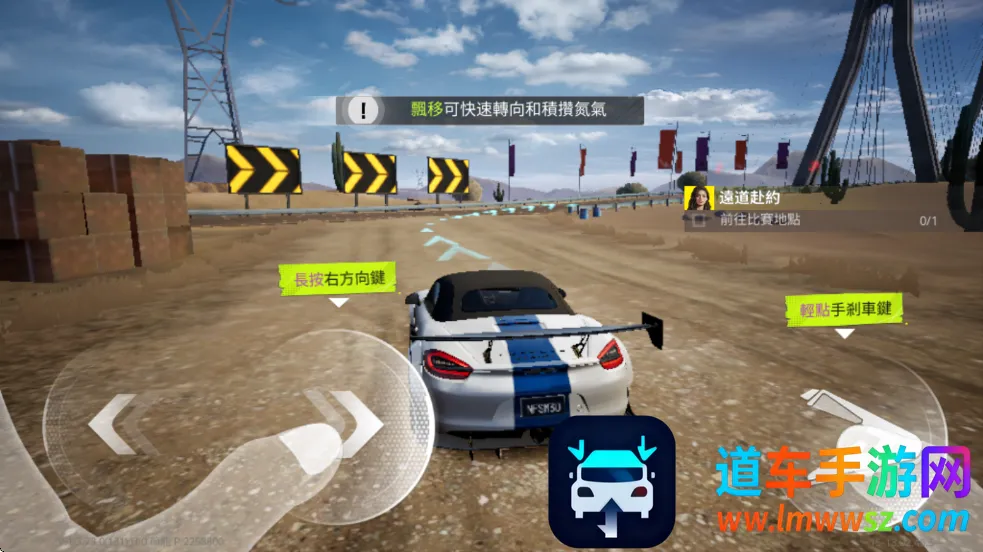Click the exclamation mark drift tip icon

(369, 109)
